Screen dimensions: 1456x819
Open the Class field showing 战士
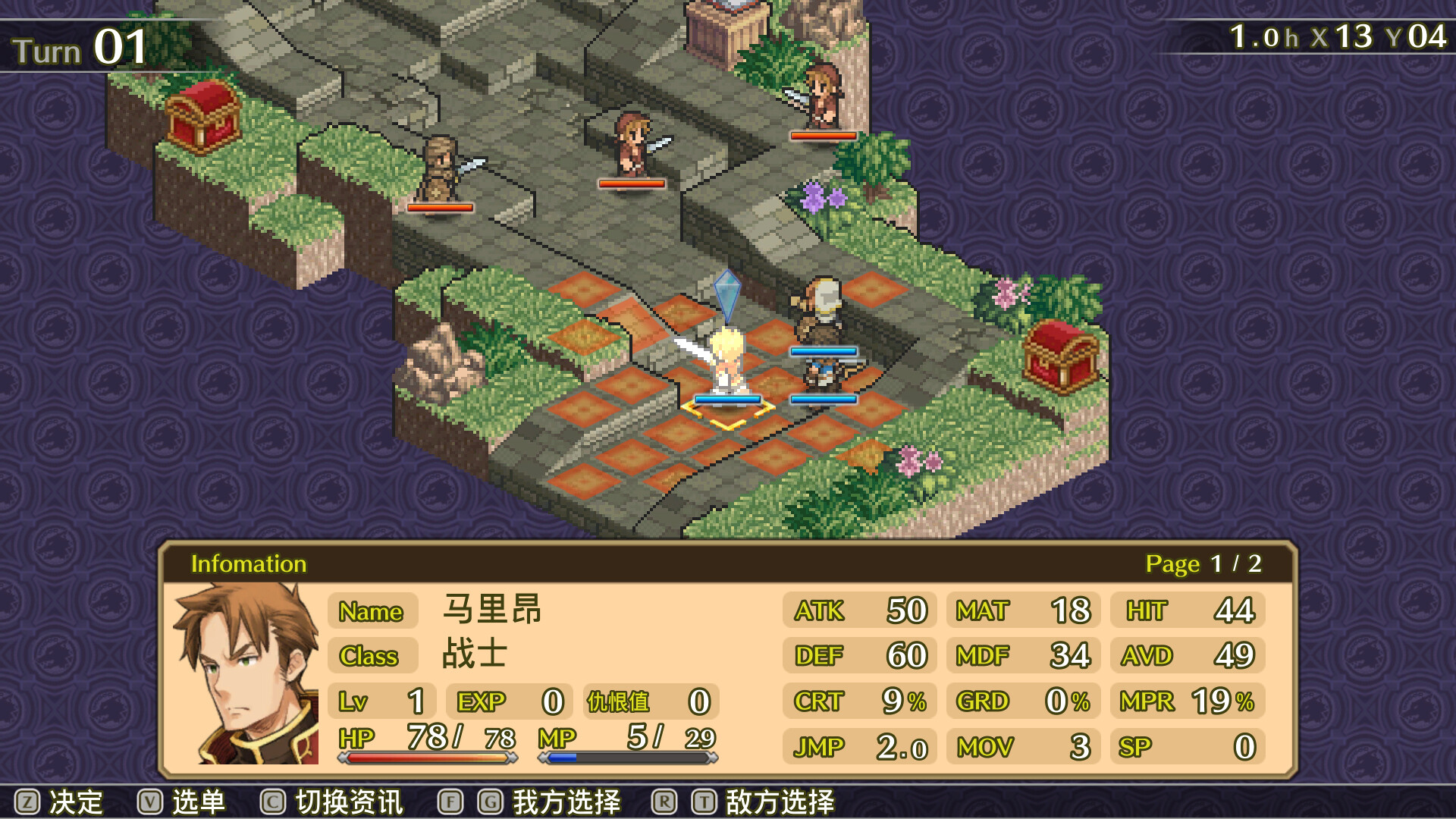click(x=372, y=657)
